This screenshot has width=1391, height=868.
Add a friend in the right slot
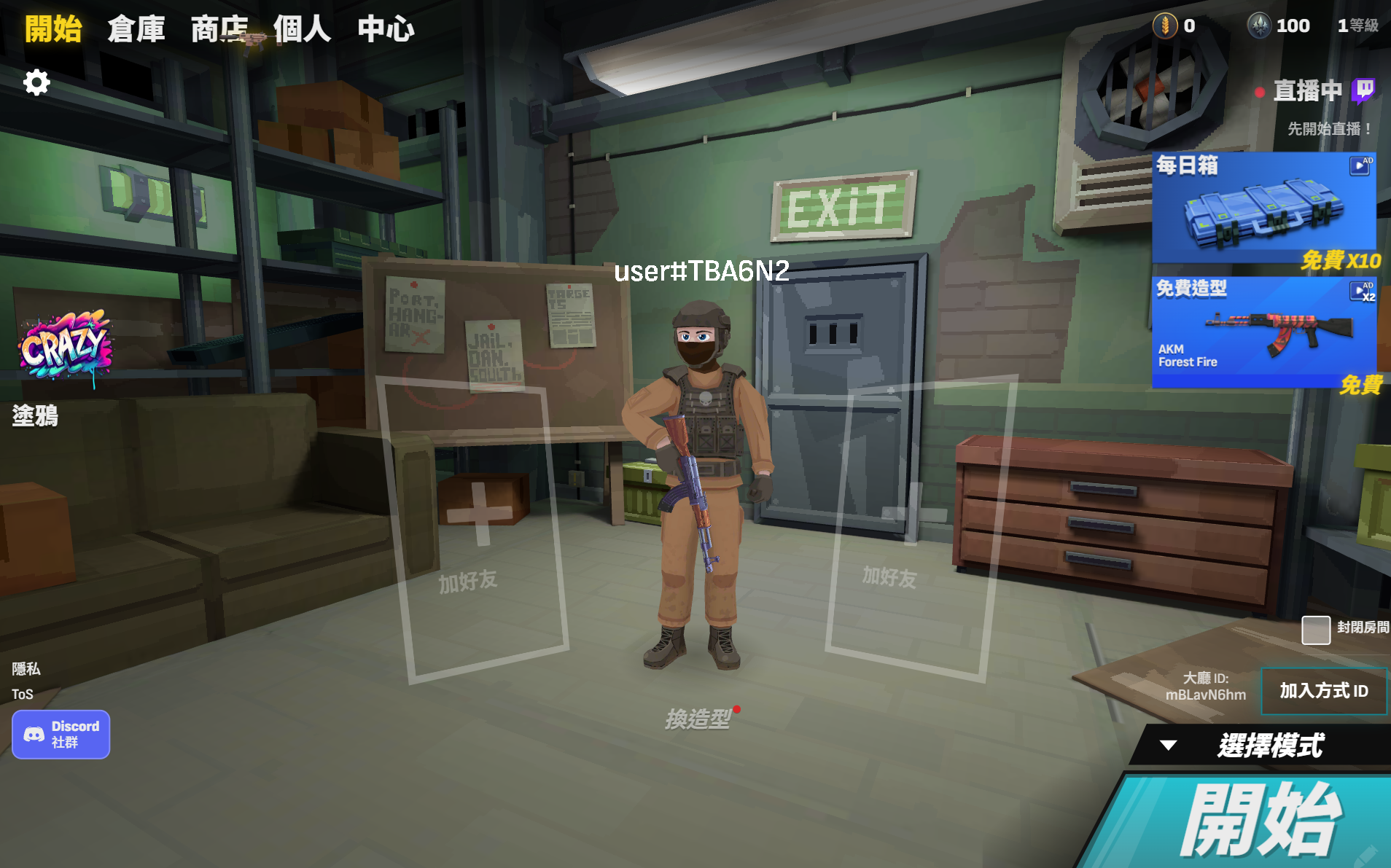(911, 525)
